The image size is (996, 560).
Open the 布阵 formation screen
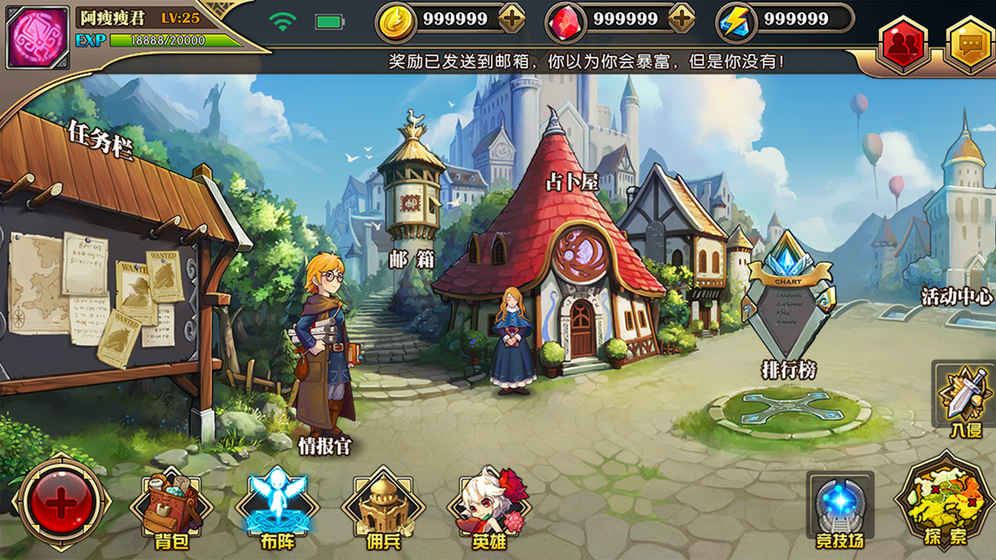pyautogui.click(x=277, y=505)
